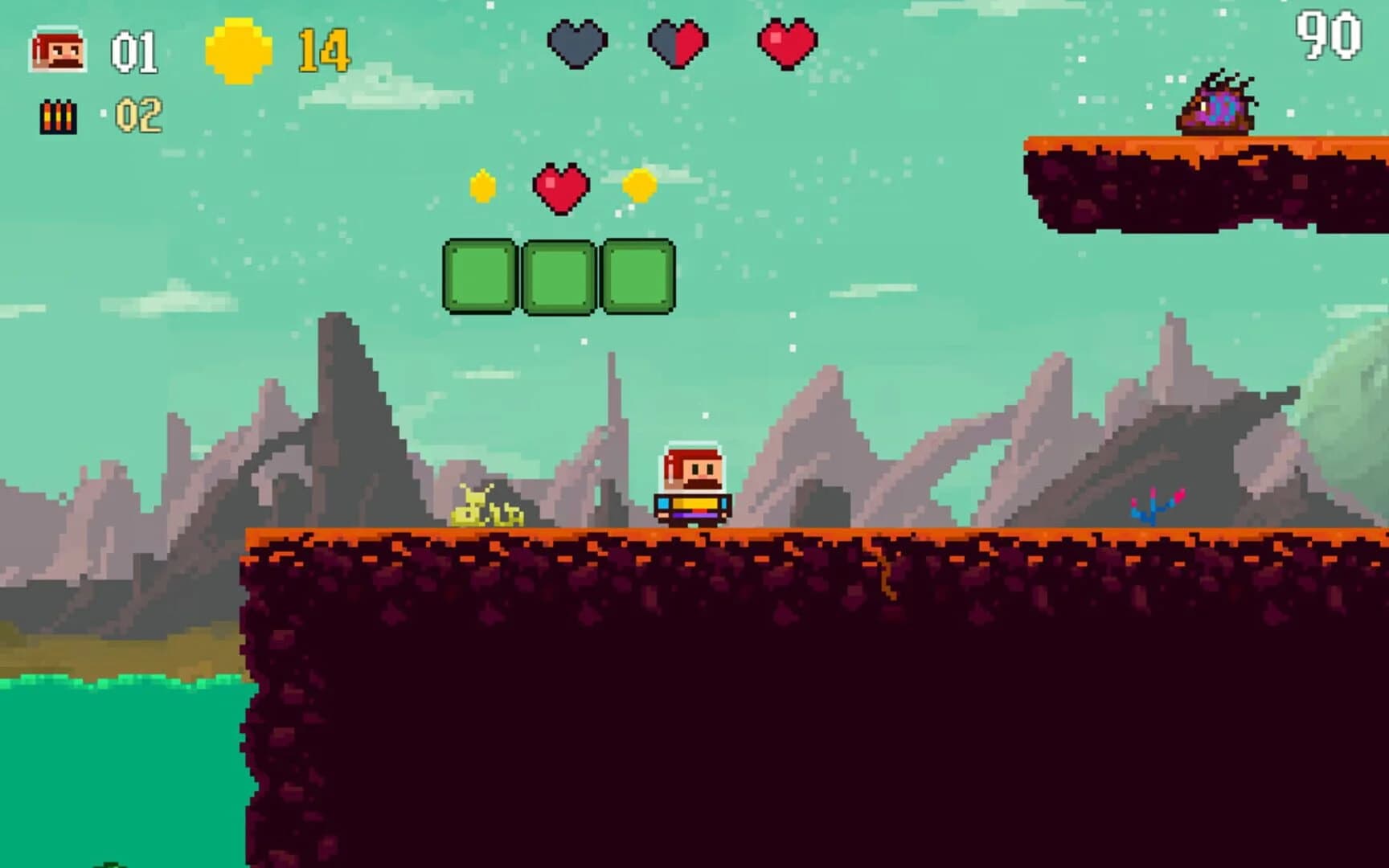Expand the left green block in the row
This screenshot has height=868, width=1389.
tap(480, 275)
